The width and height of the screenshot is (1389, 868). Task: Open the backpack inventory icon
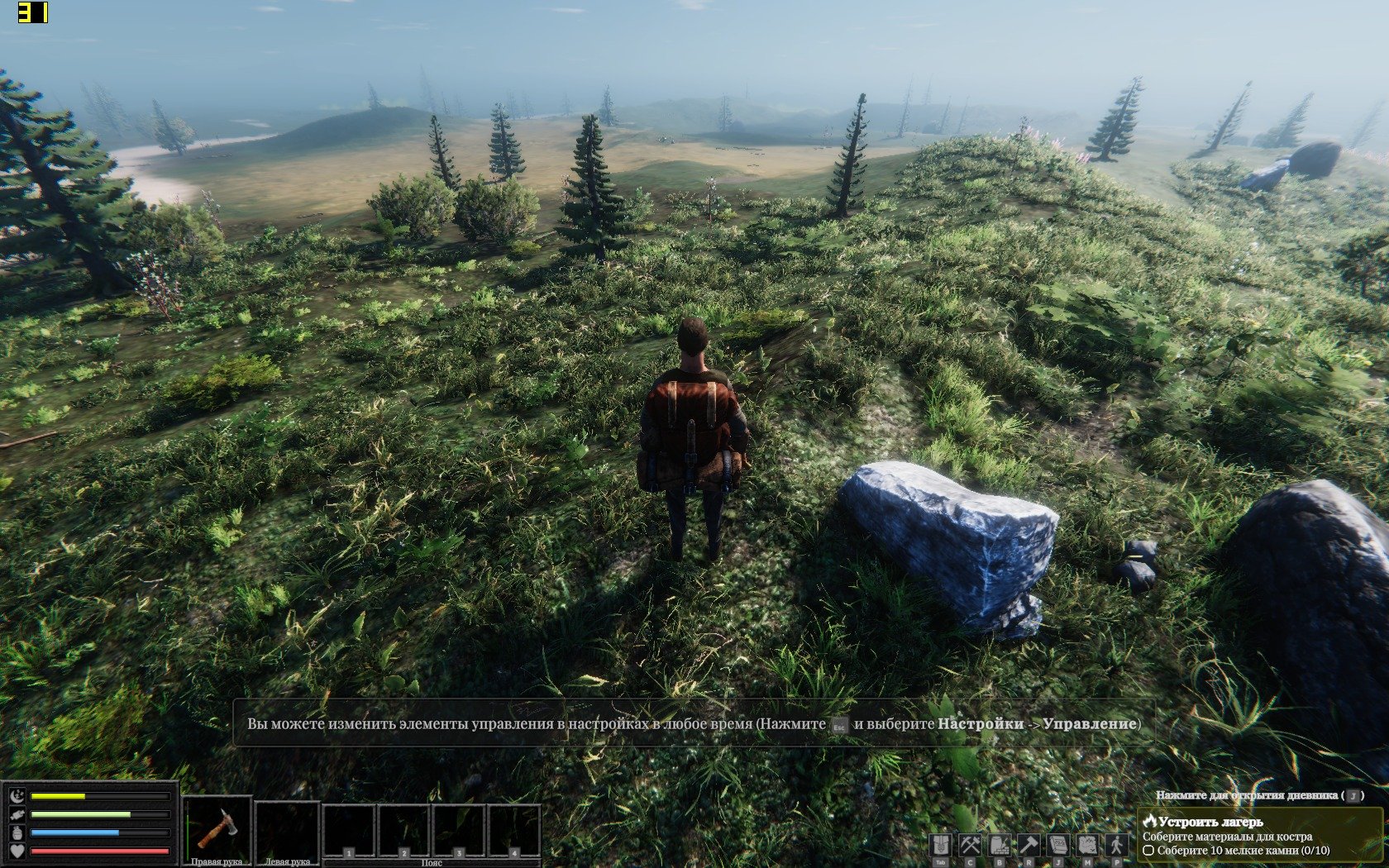pyautogui.click(x=940, y=845)
